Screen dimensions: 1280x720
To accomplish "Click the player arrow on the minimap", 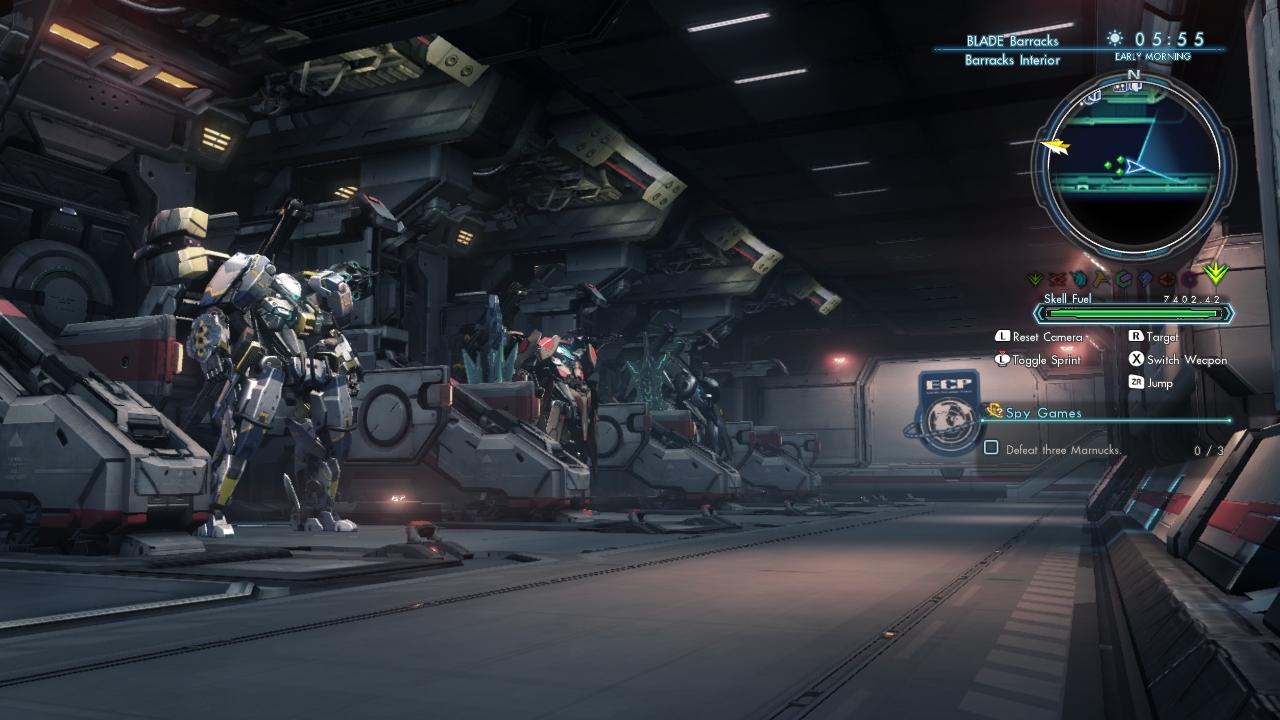I will coord(1133,166).
